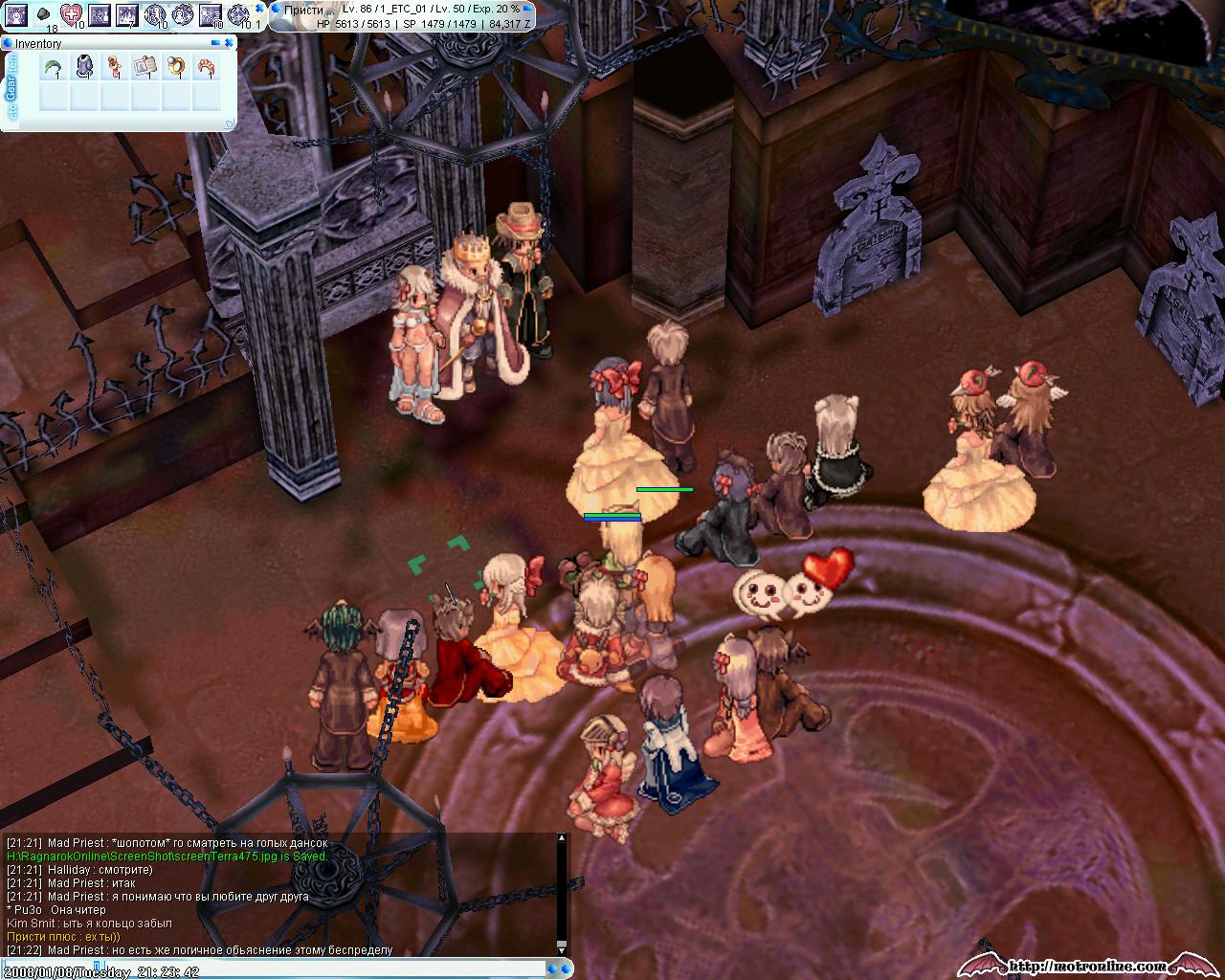This screenshot has height=980, width=1225.
Task: Click the blue chat options button
Action: click(567, 969)
